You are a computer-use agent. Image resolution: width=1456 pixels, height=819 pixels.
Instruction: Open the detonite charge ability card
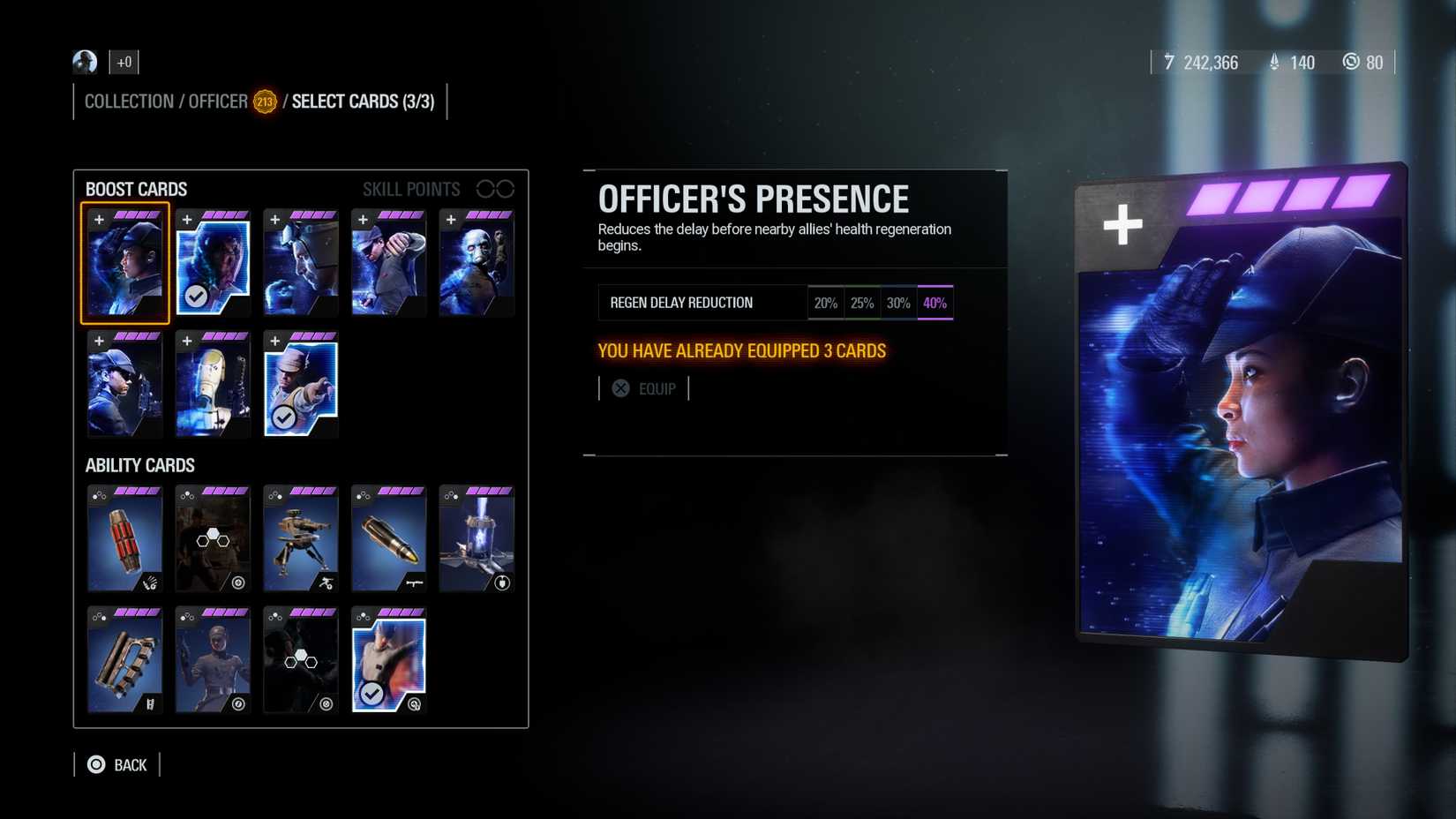click(124, 538)
